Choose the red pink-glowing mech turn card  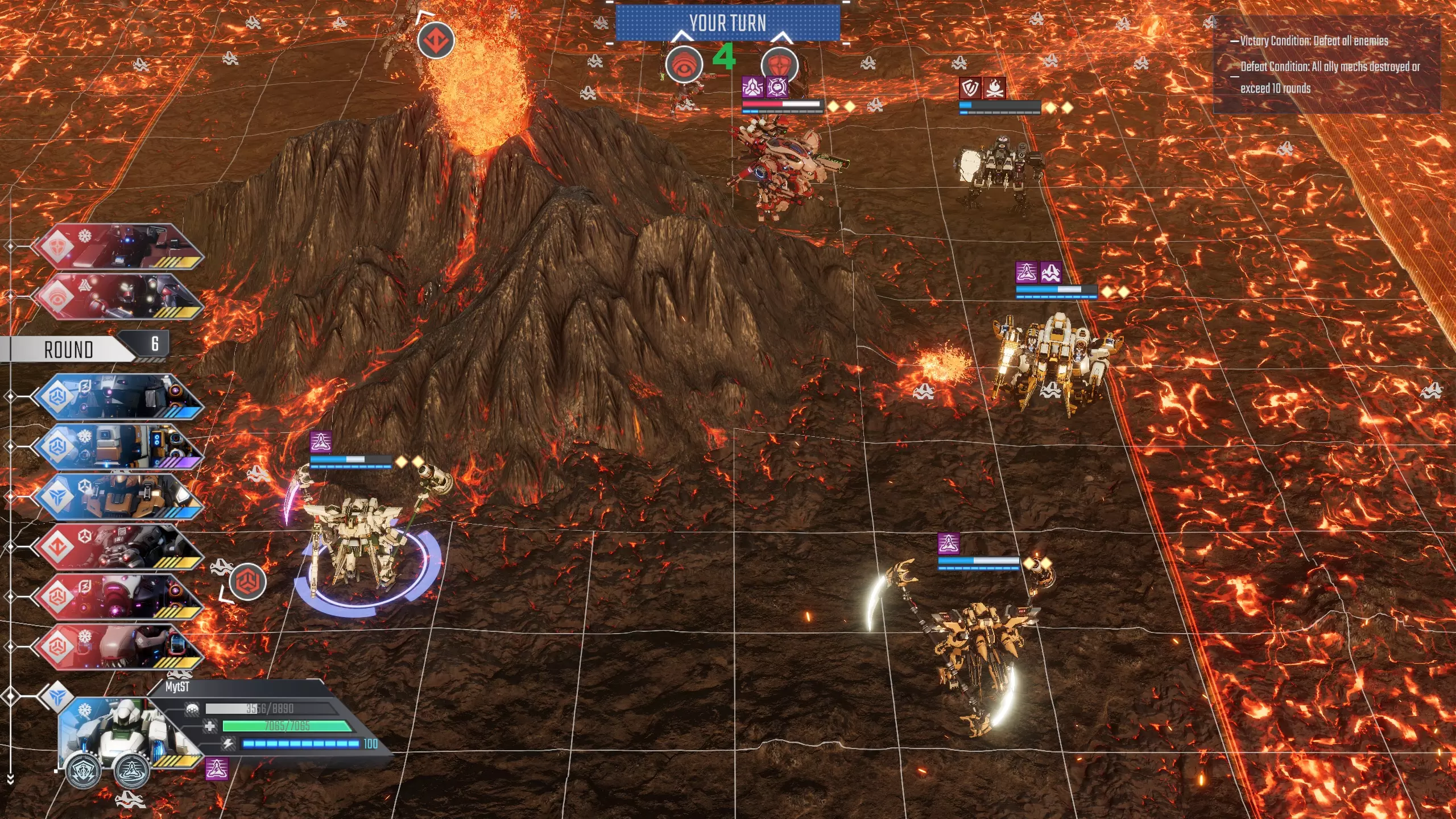pyautogui.click(x=117, y=596)
